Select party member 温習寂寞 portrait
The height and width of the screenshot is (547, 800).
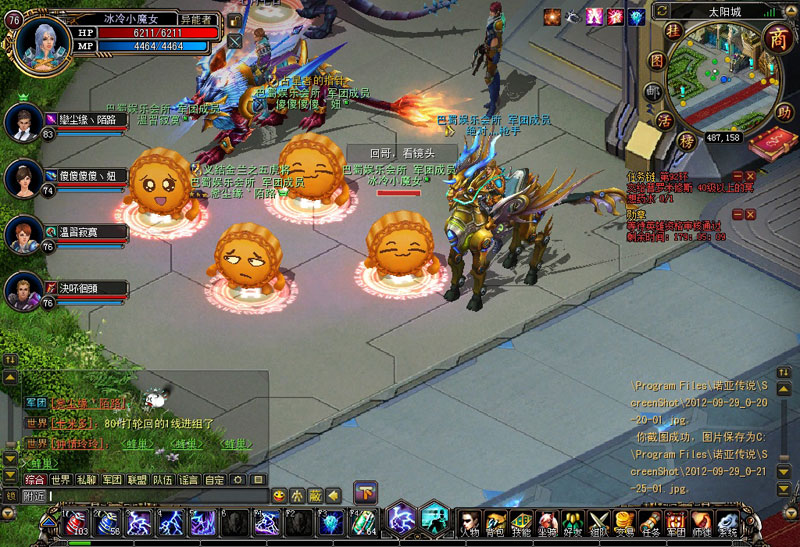pos(24,234)
